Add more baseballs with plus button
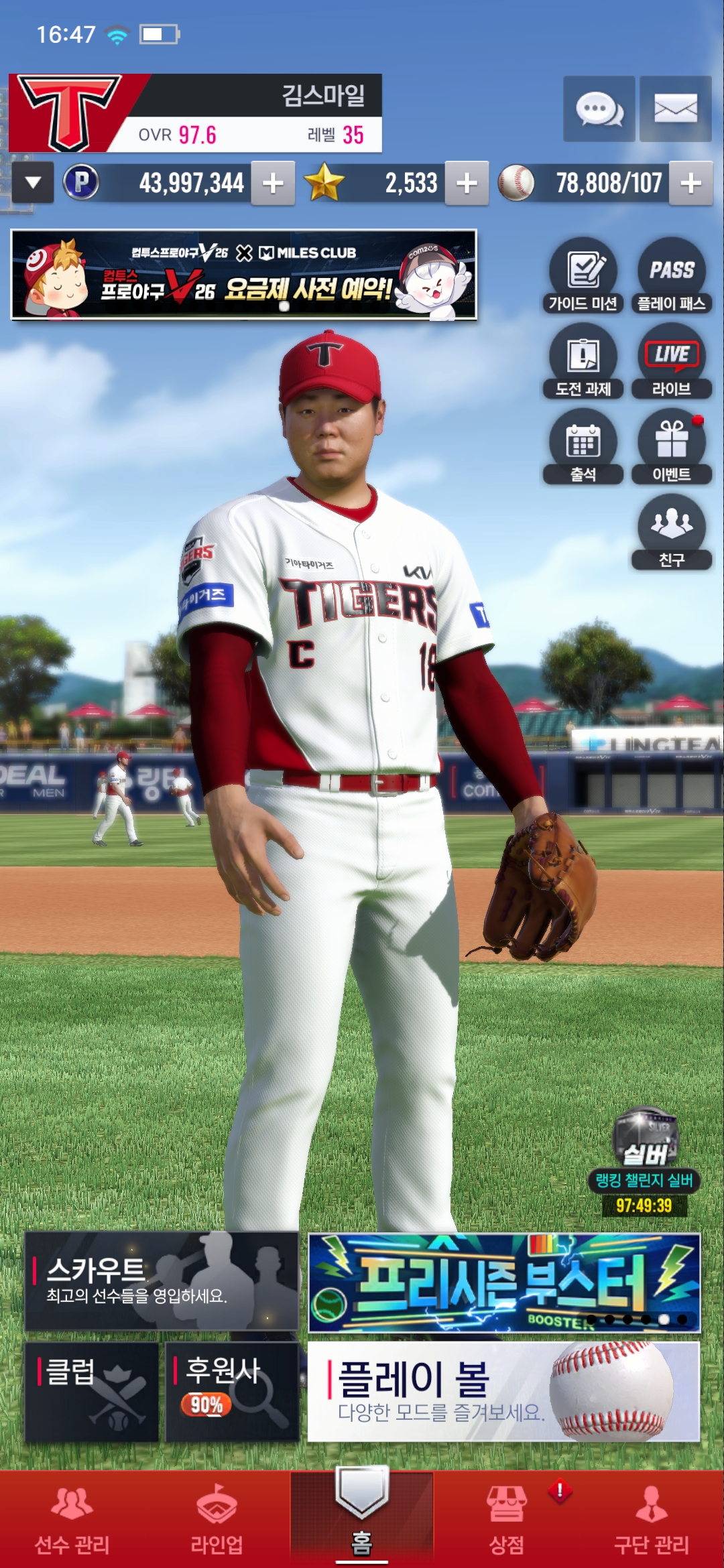This screenshot has height=1568, width=724. pos(690,183)
